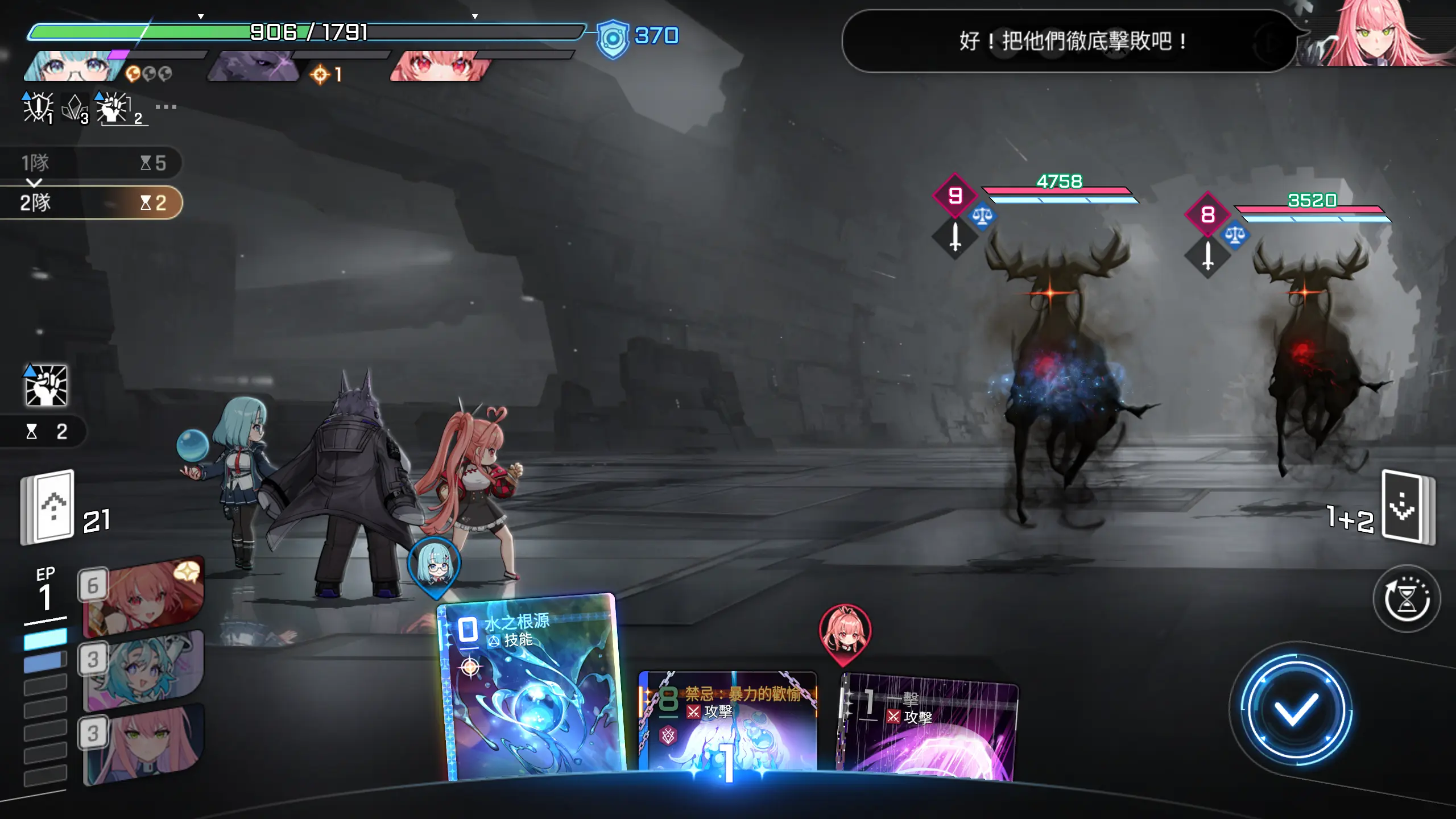Select the 2隊 team row
This screenshot has width=1456, height=819.
coord(91,202)
